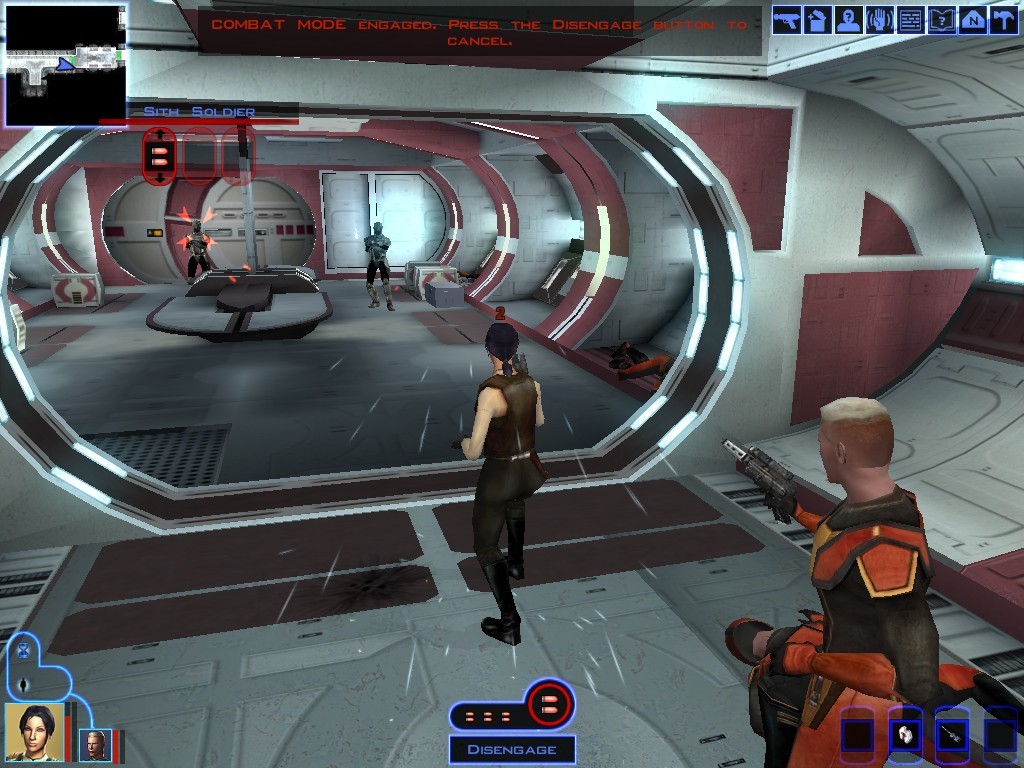Select the dark-haired woman's party portrait

34,732
